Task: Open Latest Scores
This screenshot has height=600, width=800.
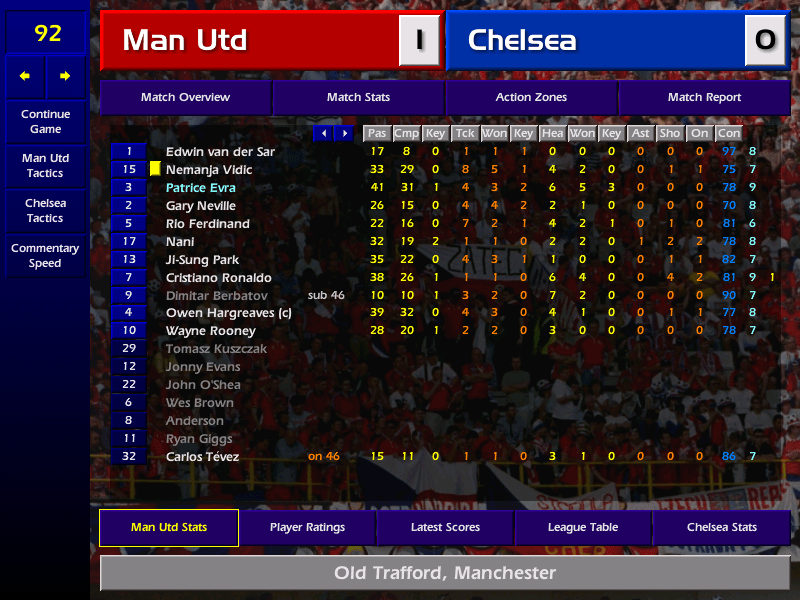Action: tap(445, 528)
